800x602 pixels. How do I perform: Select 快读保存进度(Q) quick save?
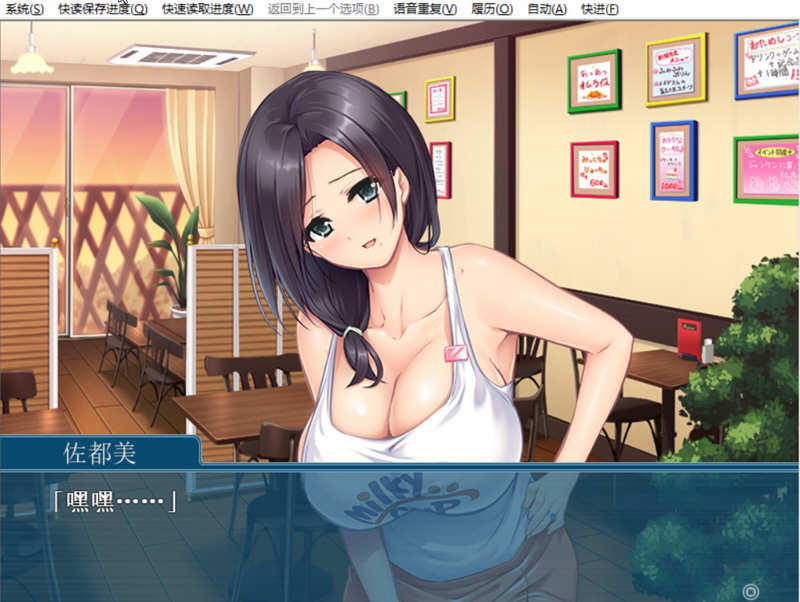(x=102, y=9)
